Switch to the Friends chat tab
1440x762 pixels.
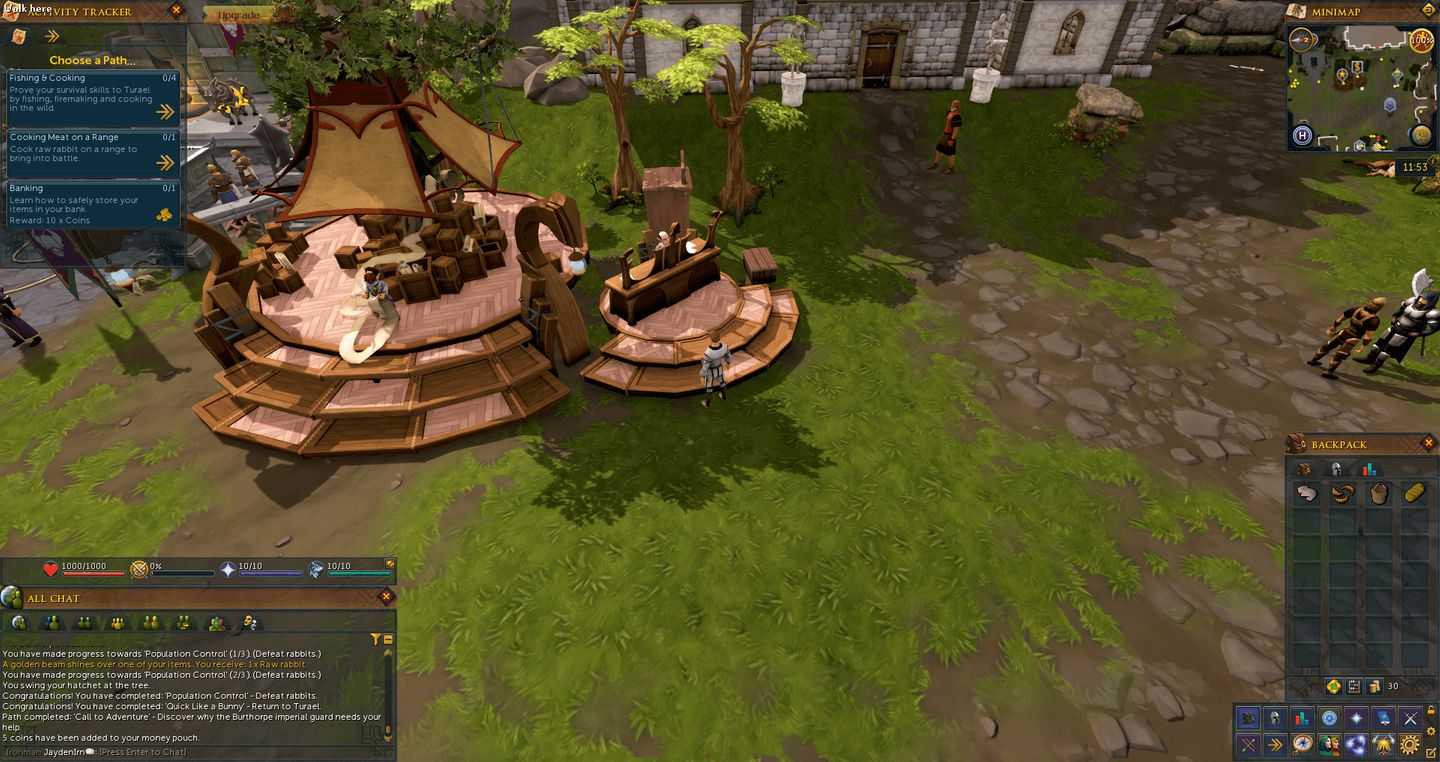tap(51, 622)
